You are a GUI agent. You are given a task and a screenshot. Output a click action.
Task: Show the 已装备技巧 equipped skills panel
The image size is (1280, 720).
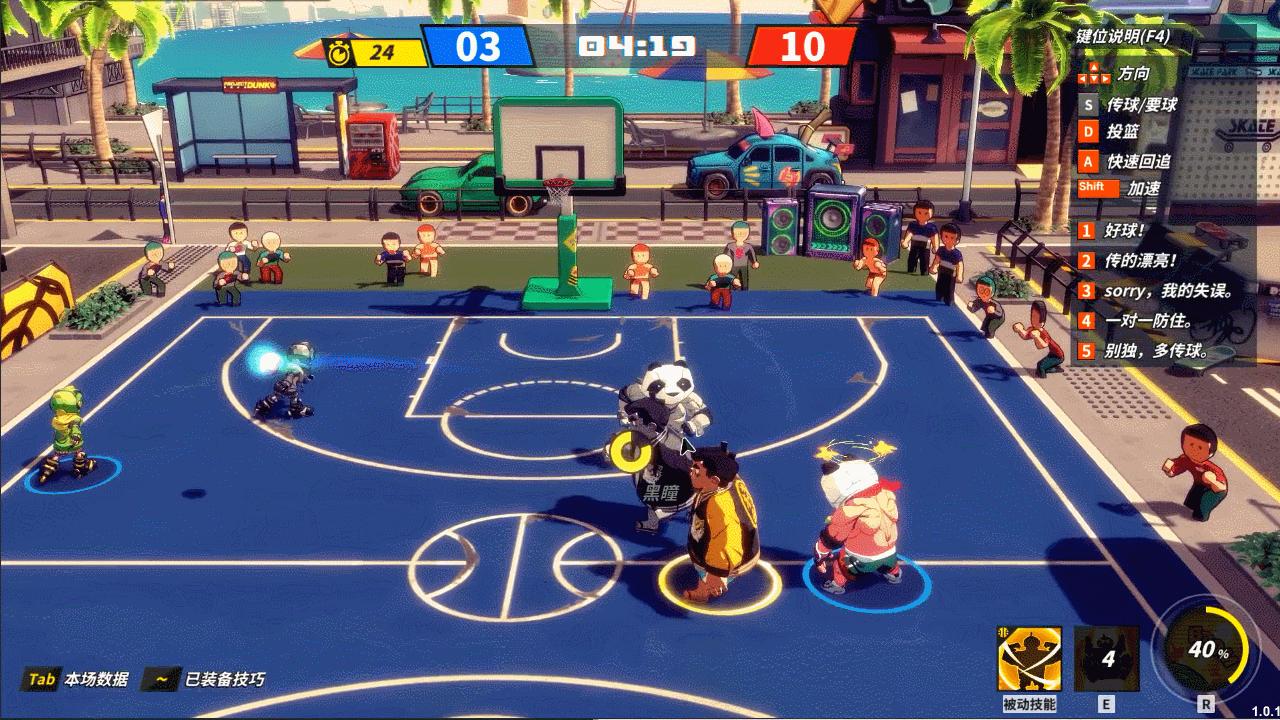coord(205,680)
